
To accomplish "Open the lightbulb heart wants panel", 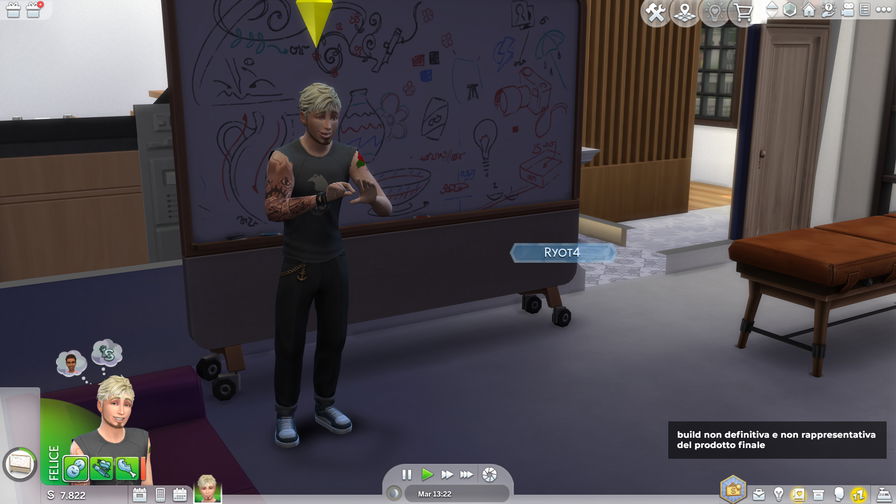I will pyautogui.click(x=714, y=13).
